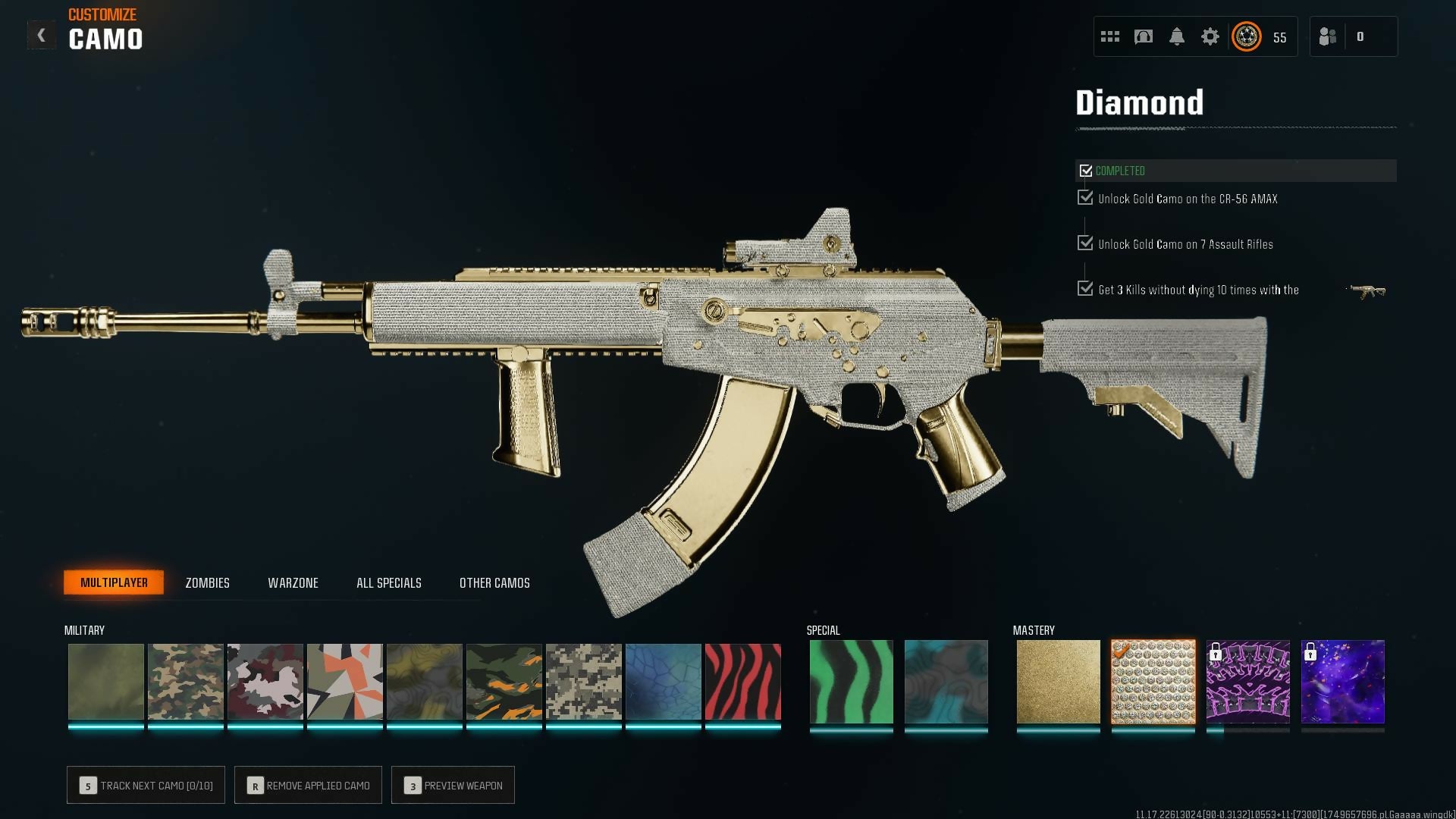This screenshot has height=819, width=1456.
Task: Select the green and black striped special camo
Action: point(851,681)
